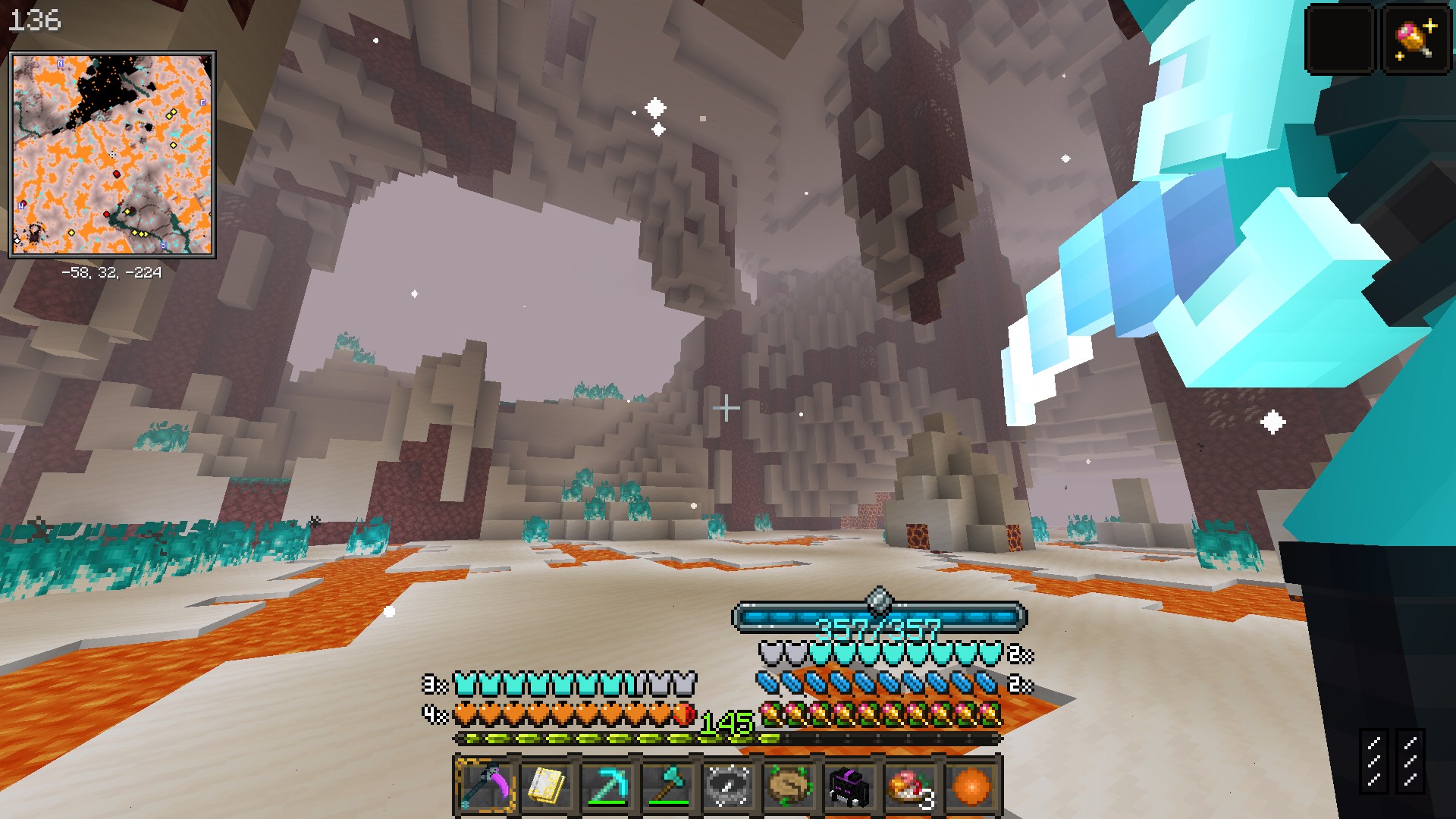The width and height of the screenshot is (1456, 819).
Task: Choose the diamond pickaxe in the hotbar
Action: point(607,786)
